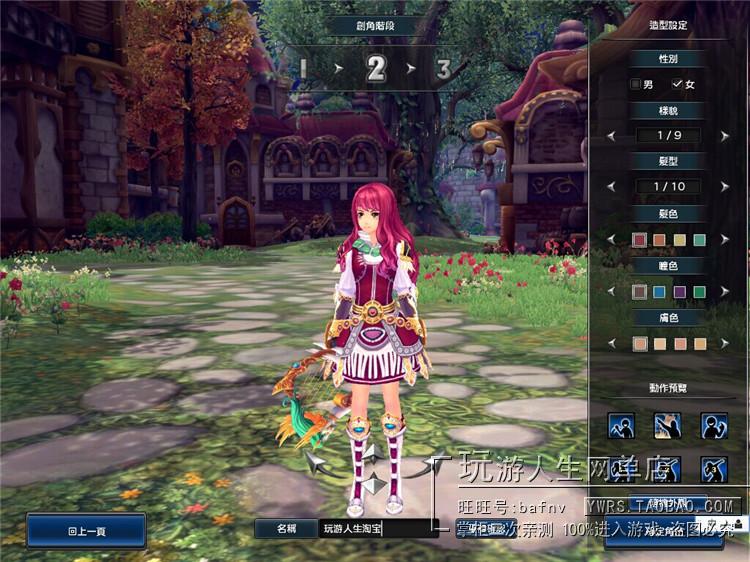Choose the blue eye color swatch
Image resolution: width=750 pixels, height=562 pixels.
[659, 292]
